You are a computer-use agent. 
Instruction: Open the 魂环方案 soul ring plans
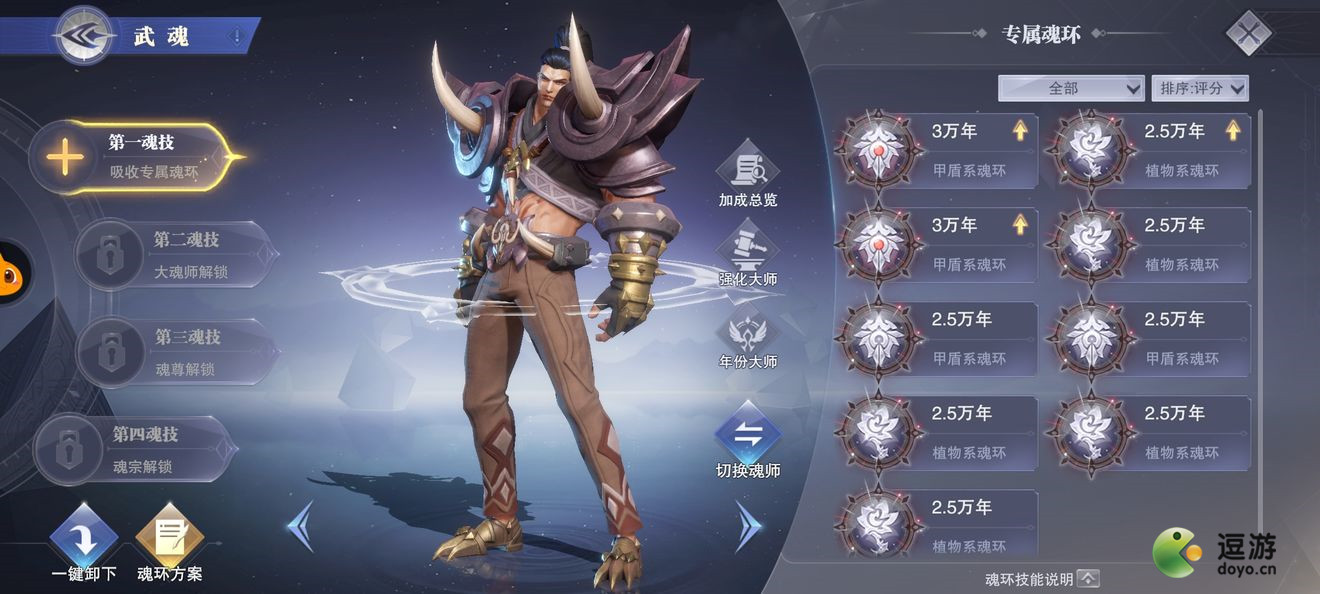pos(169,543)
